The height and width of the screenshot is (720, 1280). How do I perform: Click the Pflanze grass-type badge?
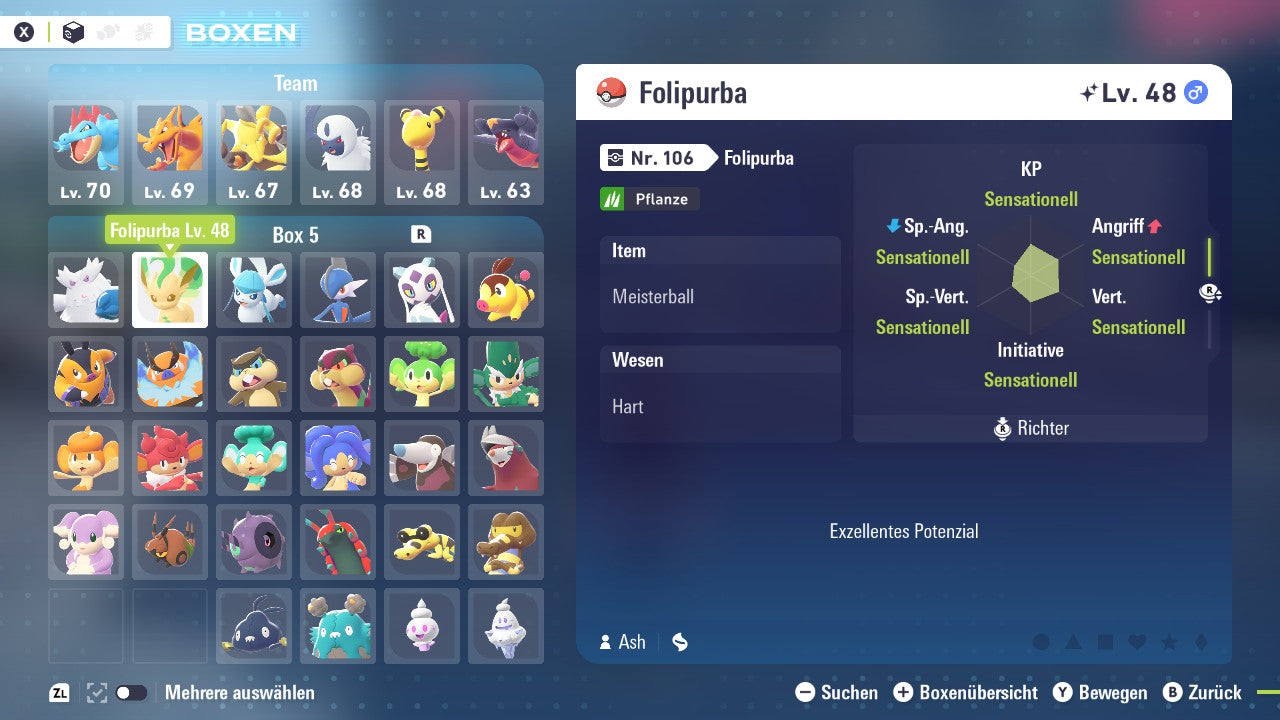click(x=649, y=199)
